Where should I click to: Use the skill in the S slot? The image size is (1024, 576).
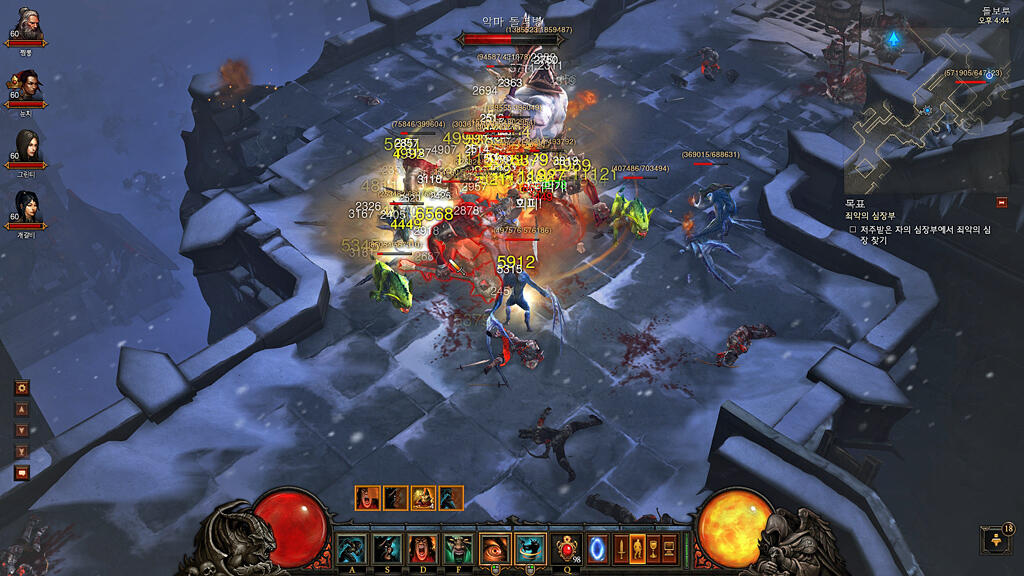click(x=387, y=548)
